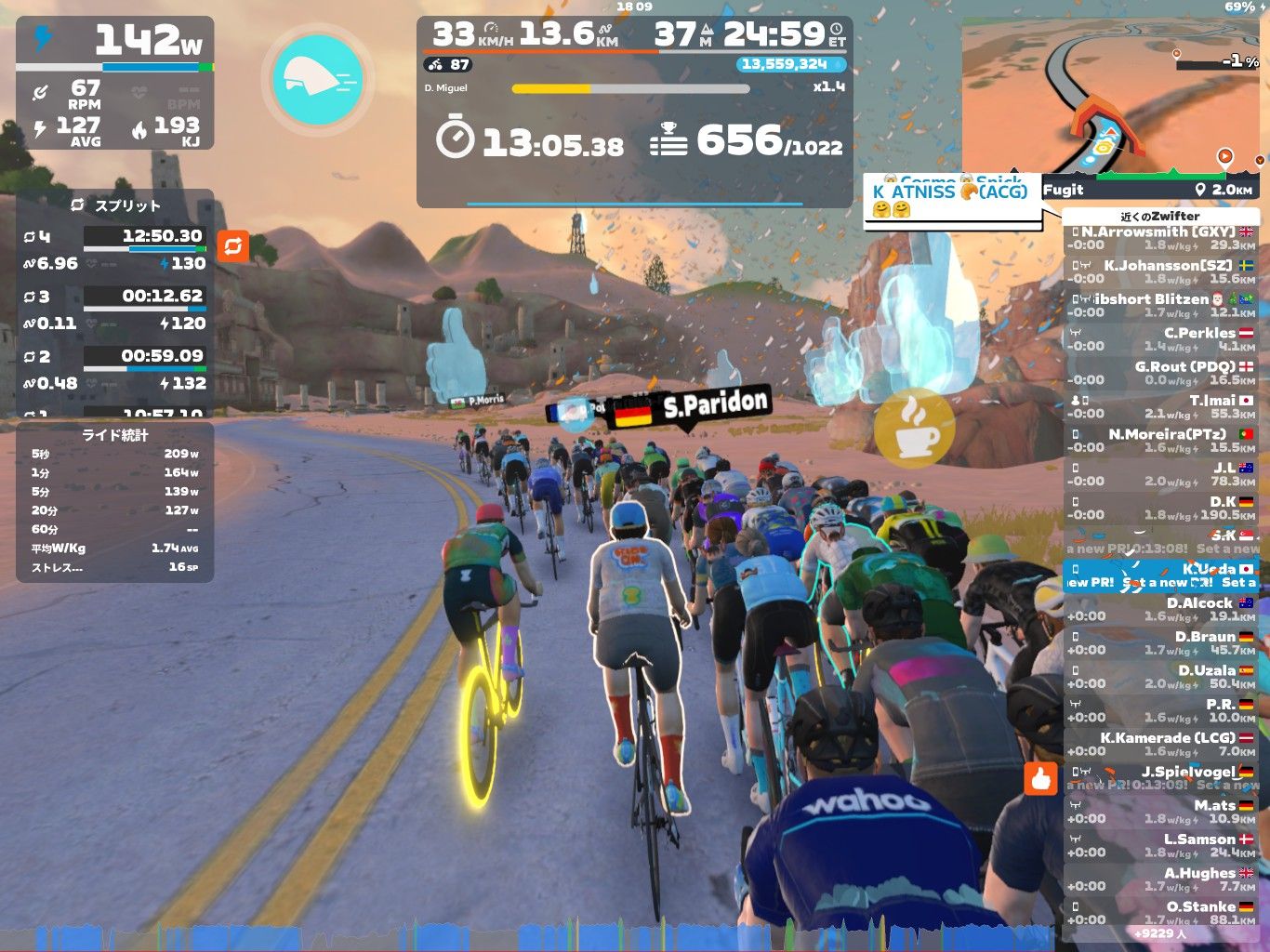Click N.Moreira(PTz) in the nearby list

coord(1160,441)
